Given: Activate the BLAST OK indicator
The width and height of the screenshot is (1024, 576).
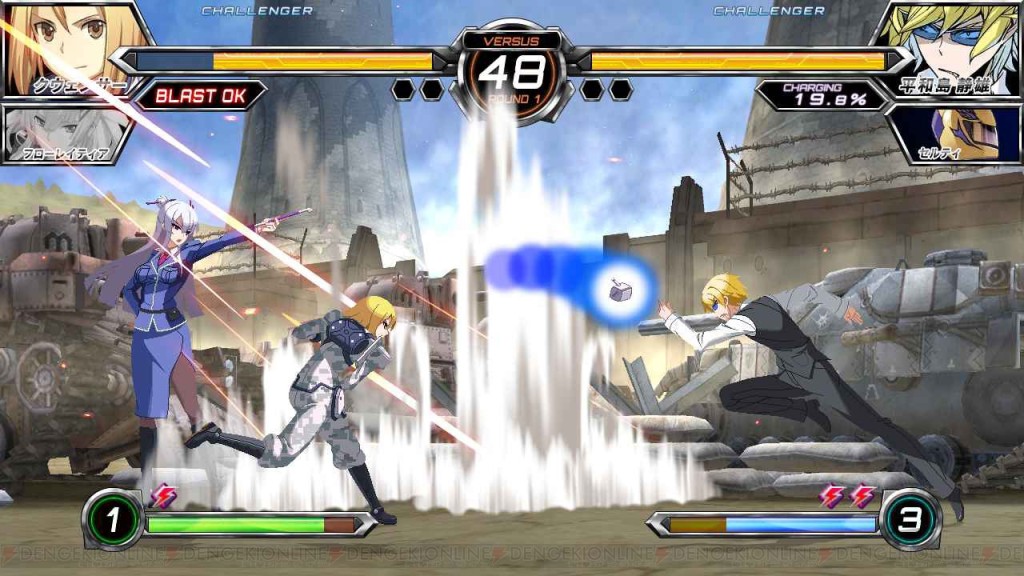Looking at the screenshot, I should (x=200, y=96).
